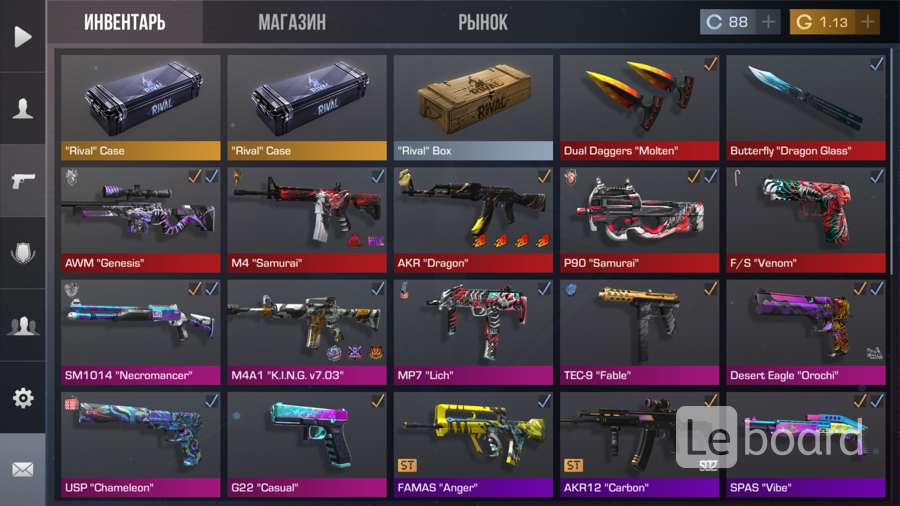
Task: Select the Инвентарь tab
Action: click(125, 22)
